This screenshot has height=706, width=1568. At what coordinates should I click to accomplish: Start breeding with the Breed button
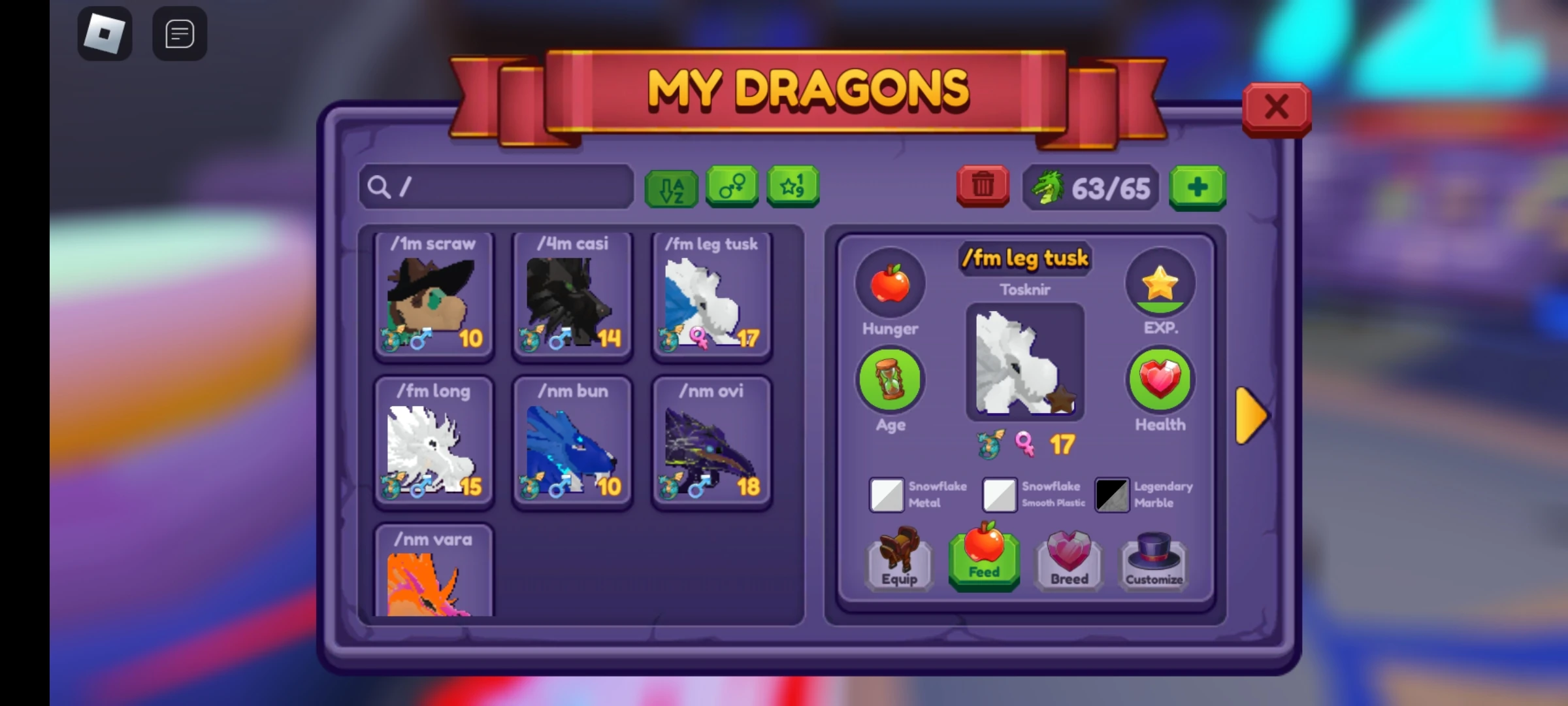[1068, 559]
